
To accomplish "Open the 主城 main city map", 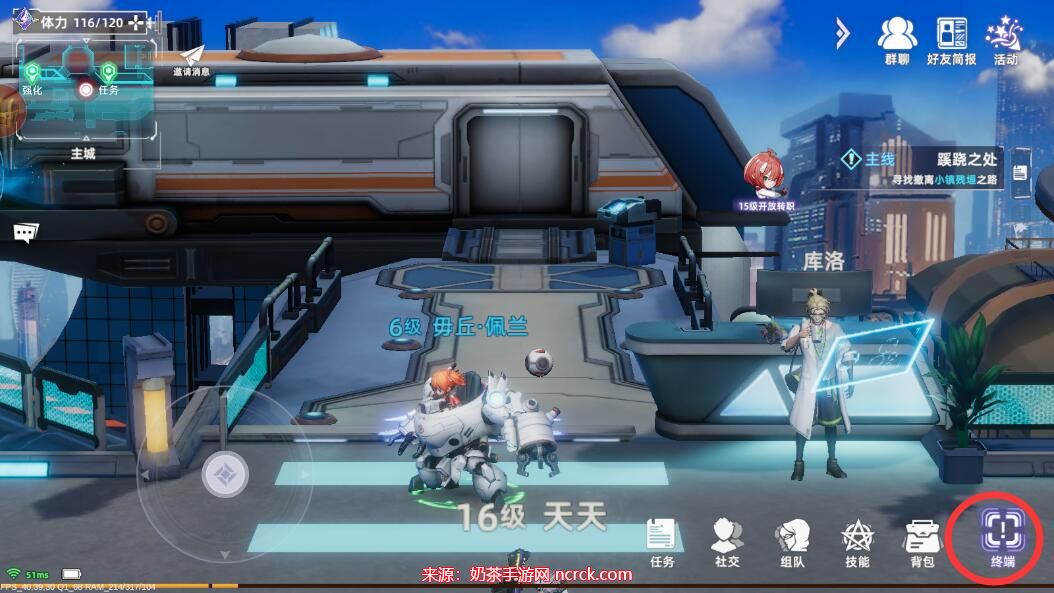I will (83, 152).
